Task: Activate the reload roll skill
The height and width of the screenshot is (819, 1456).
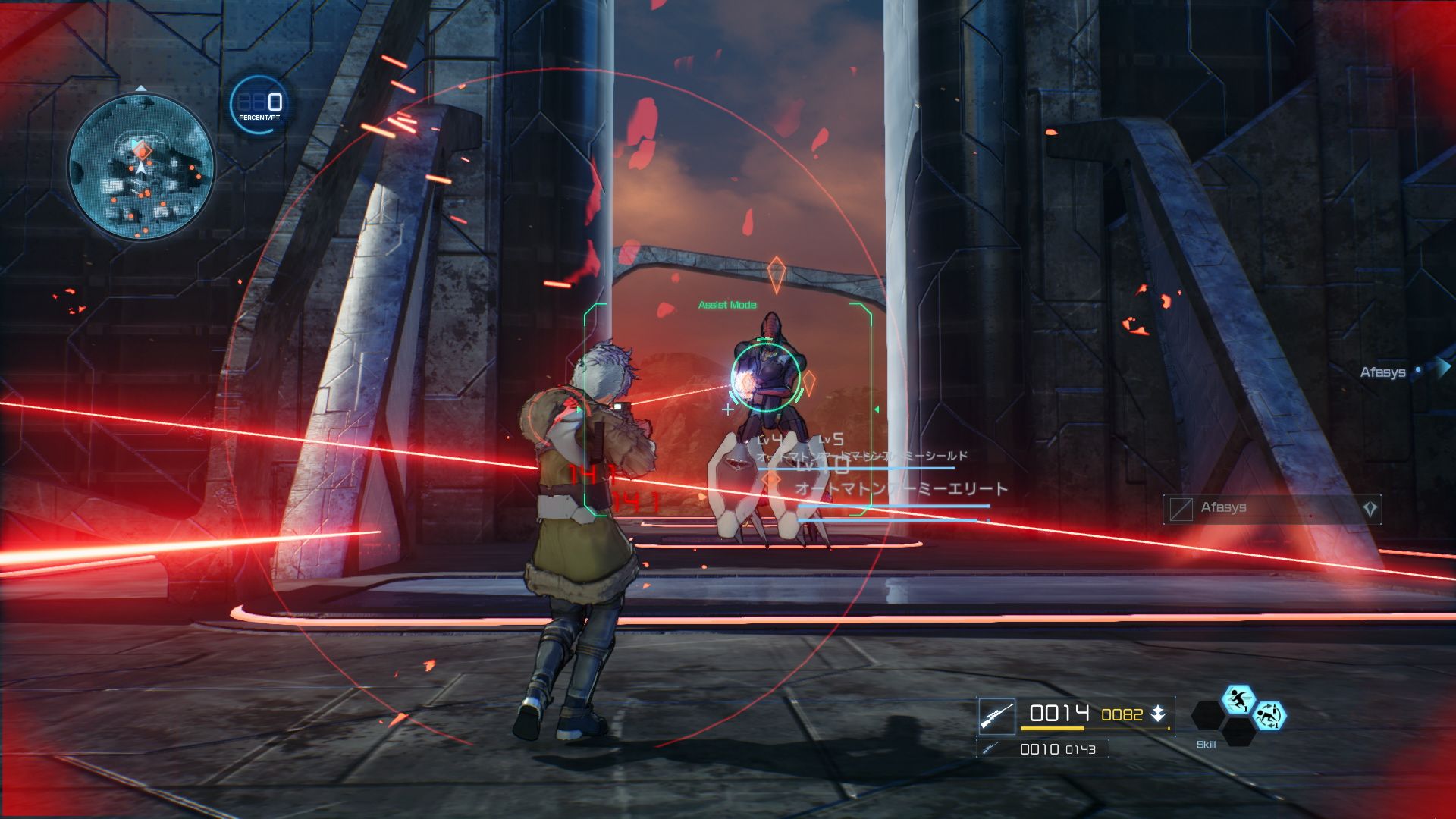Action: point(1269,715)
